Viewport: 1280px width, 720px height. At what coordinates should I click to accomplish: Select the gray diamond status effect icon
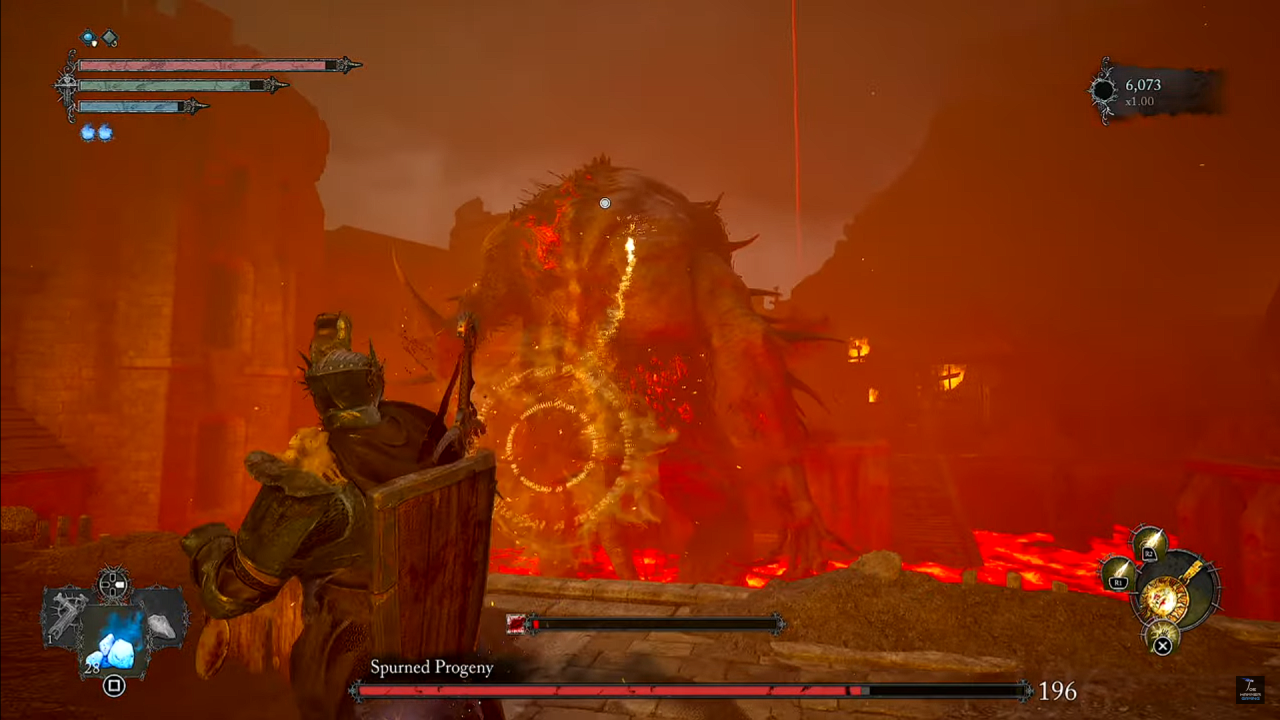tap(110, 37)
